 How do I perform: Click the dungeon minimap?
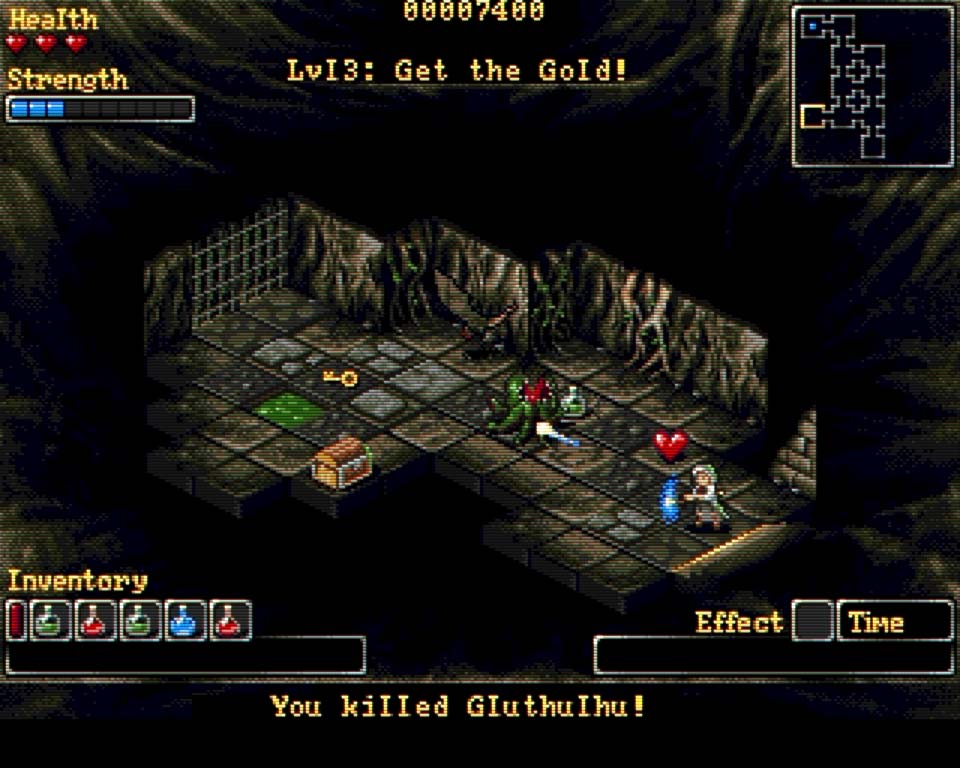(872, 86)
